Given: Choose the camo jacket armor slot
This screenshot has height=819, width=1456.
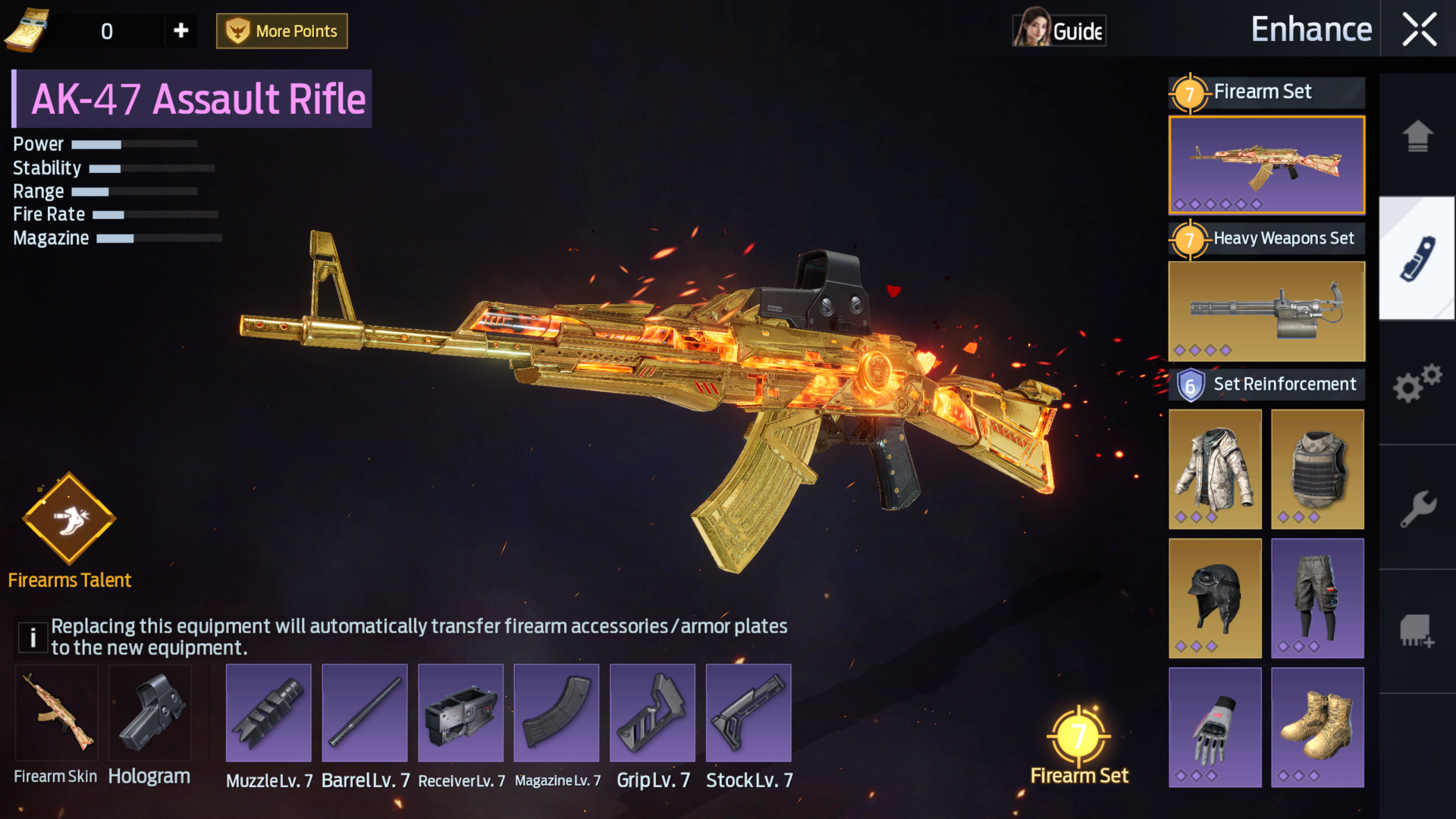Looking at the screenshot, I should [1215, 469].
